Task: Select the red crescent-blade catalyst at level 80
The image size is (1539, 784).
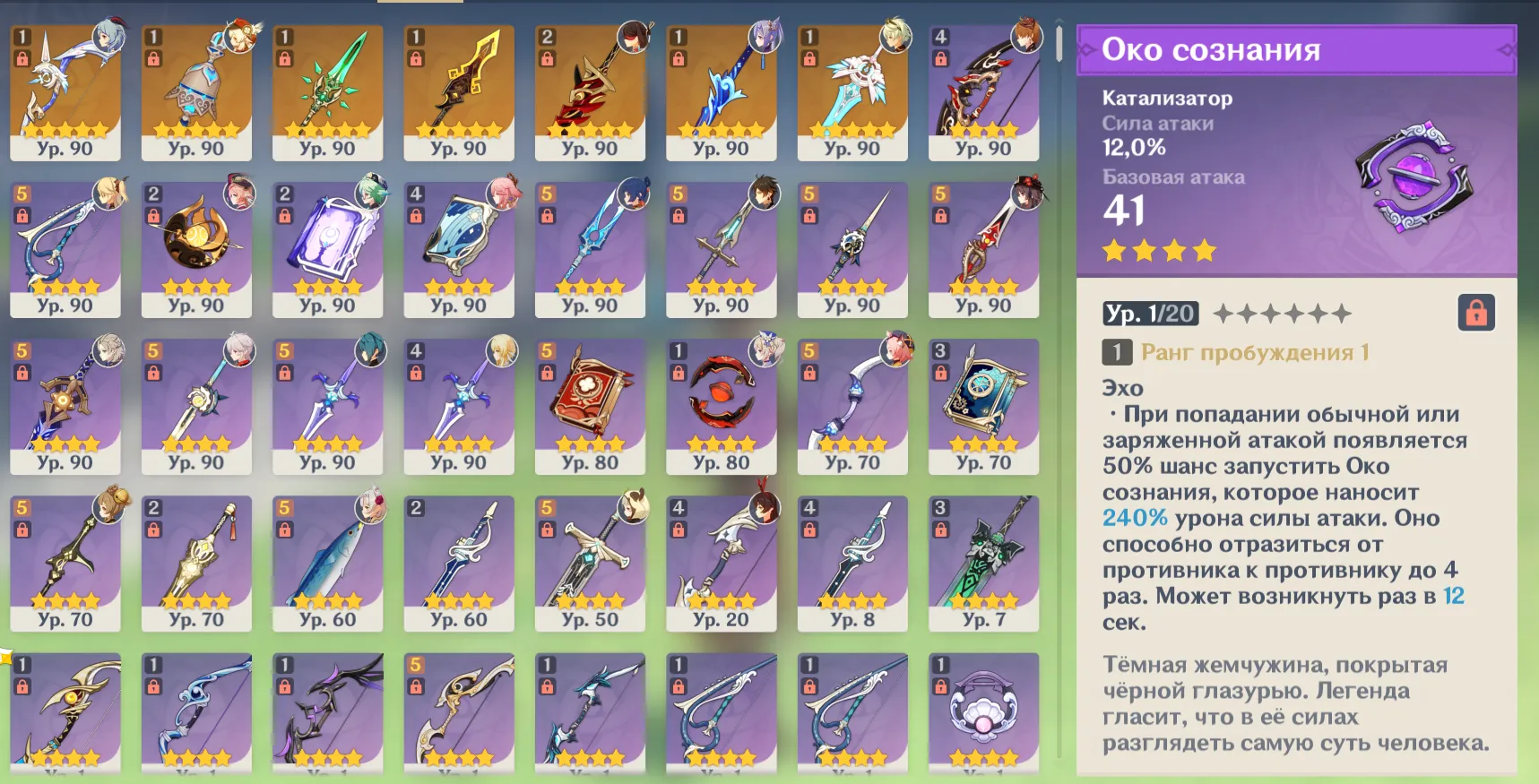Action: coord(722,408)
